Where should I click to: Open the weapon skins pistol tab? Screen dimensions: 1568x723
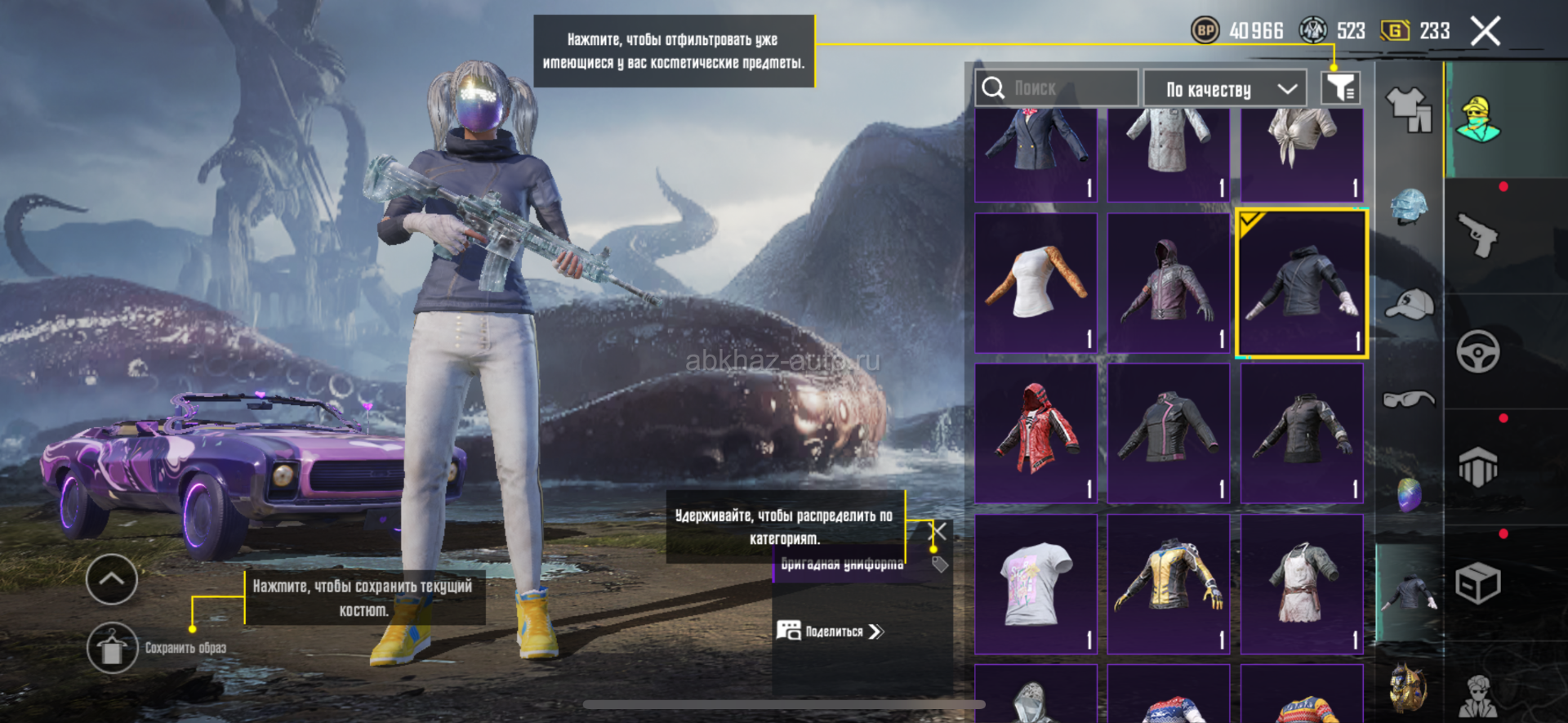[x=1477, y=235]
